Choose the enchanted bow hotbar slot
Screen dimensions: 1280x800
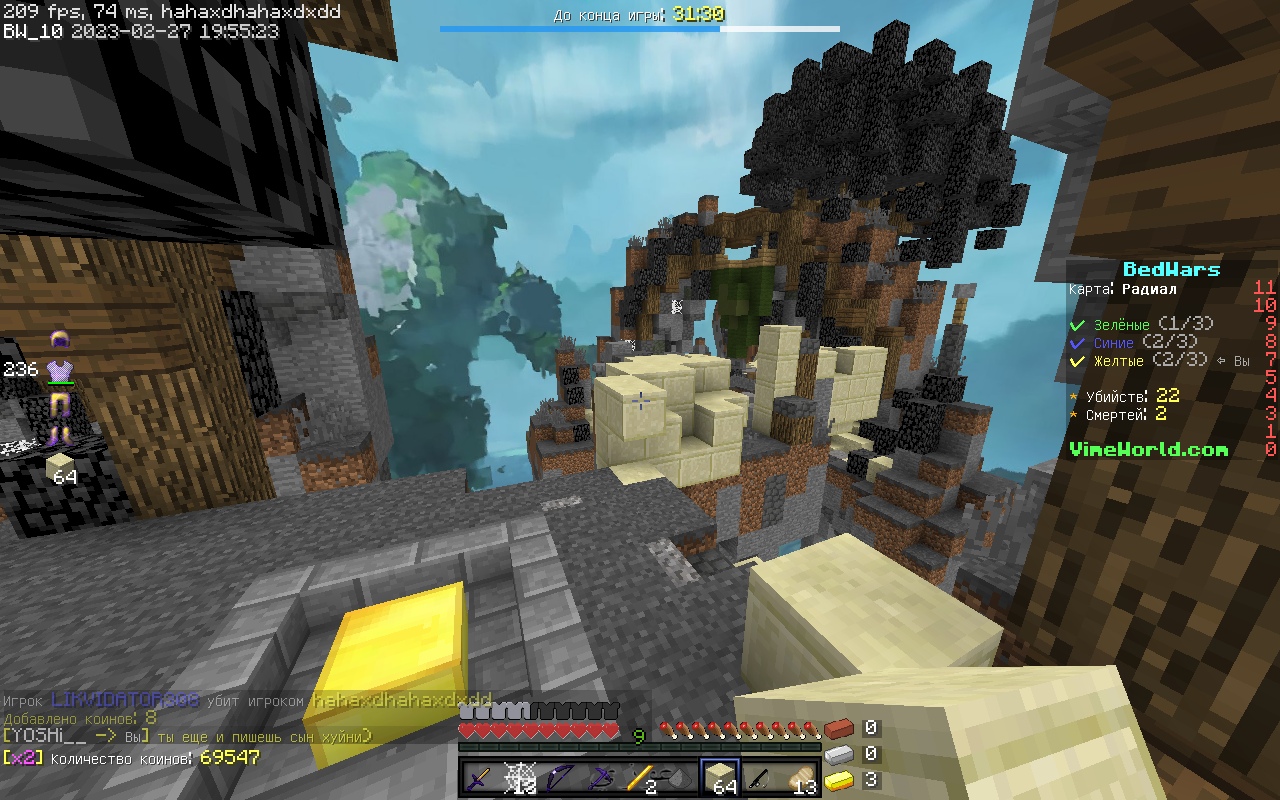(560, 778)
